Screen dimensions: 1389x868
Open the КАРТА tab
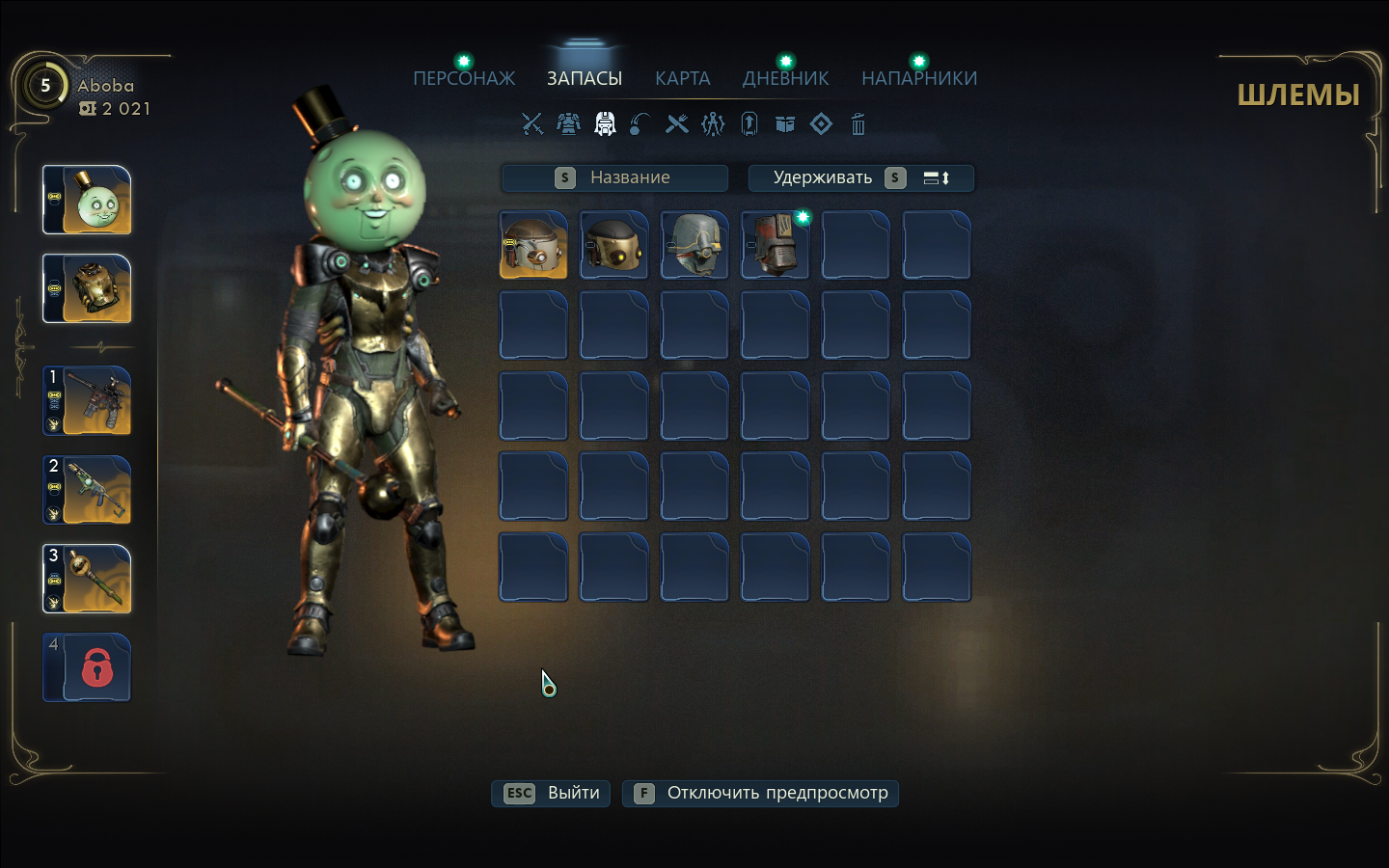pyautogui.click(x=682, y=78)
